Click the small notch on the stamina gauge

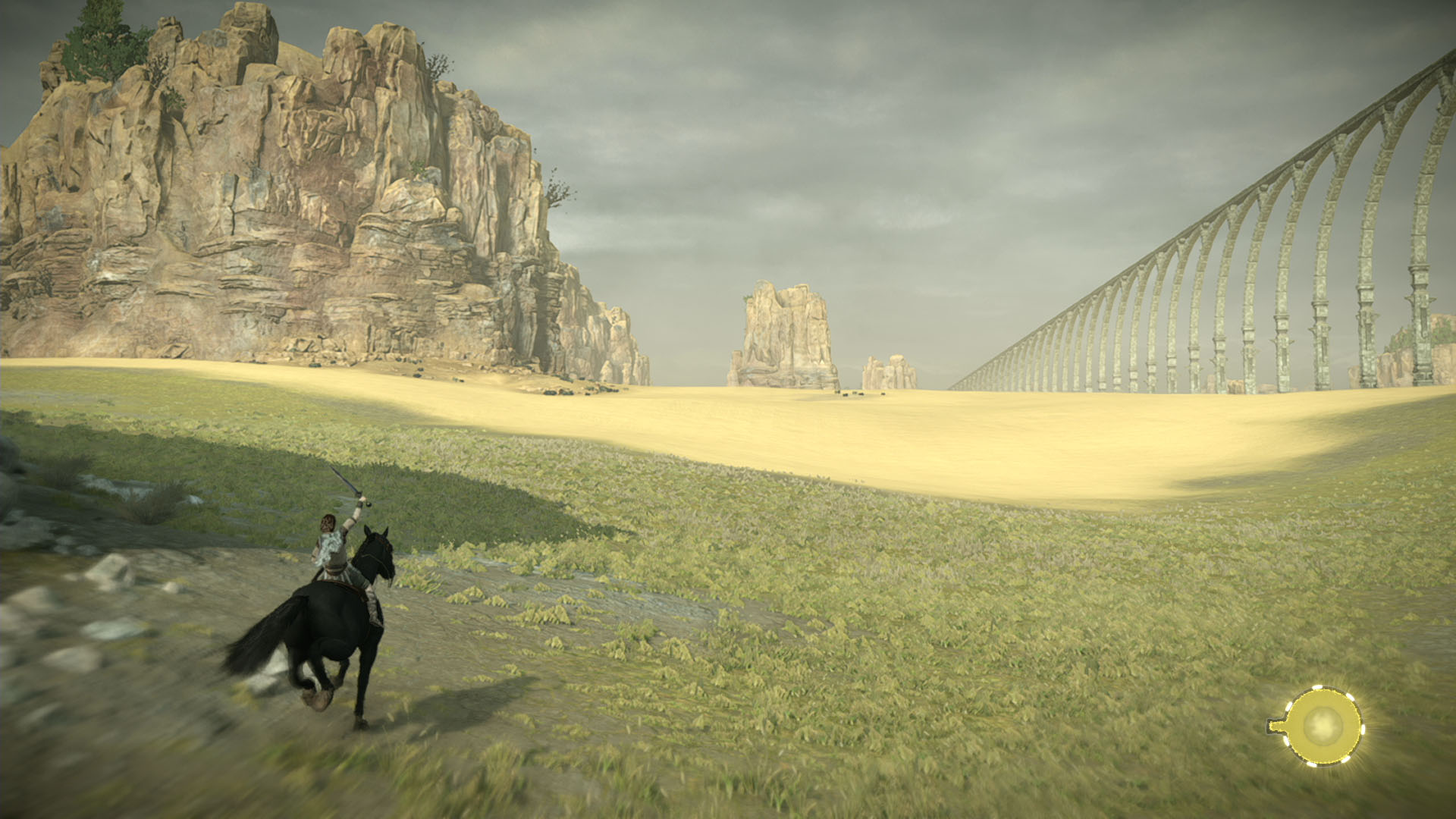click(1276, 725)
